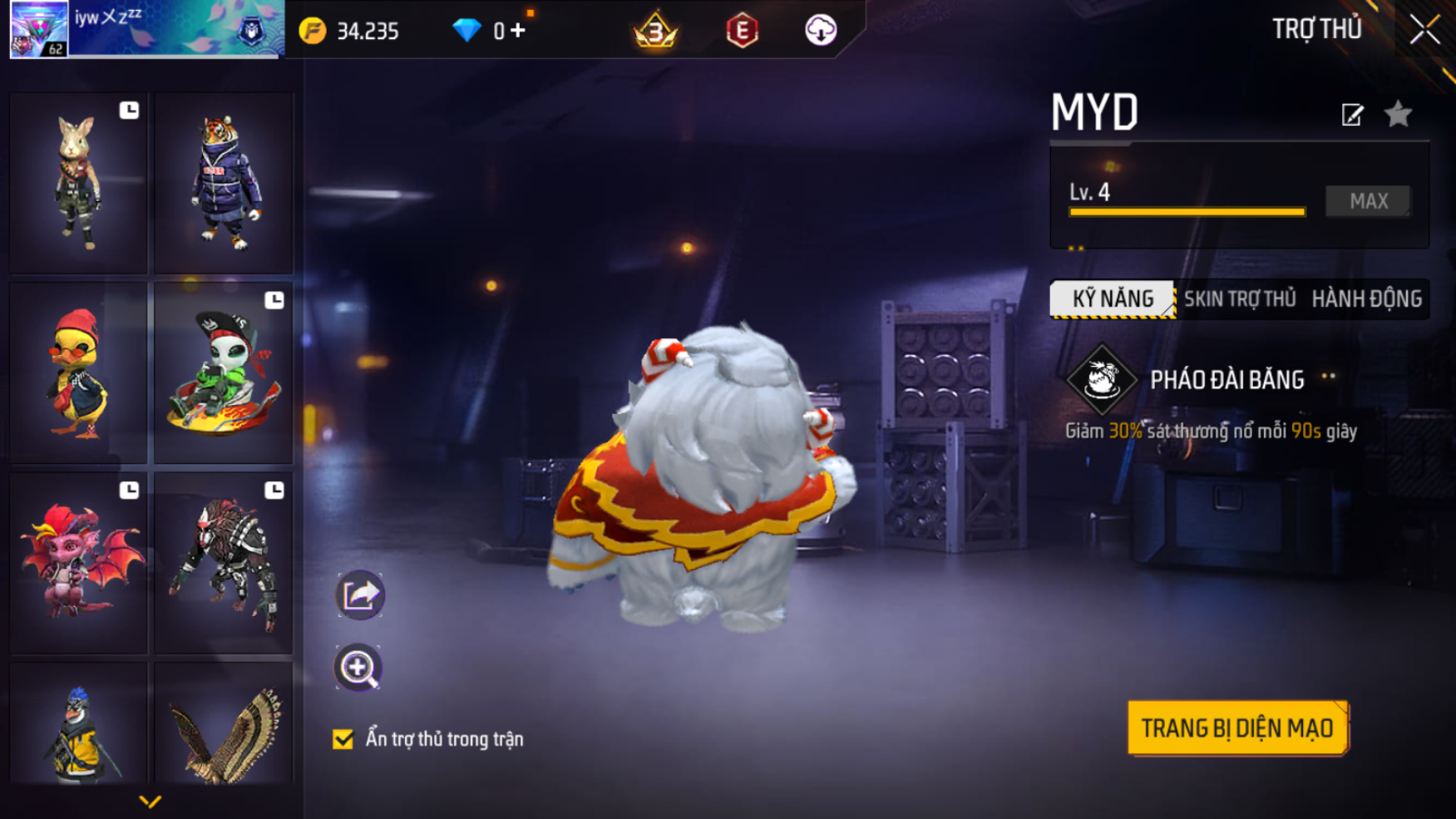This screenshot has height=819, width=1456.
Task: Add diamonds with the plus button
Action: (518, 31)
